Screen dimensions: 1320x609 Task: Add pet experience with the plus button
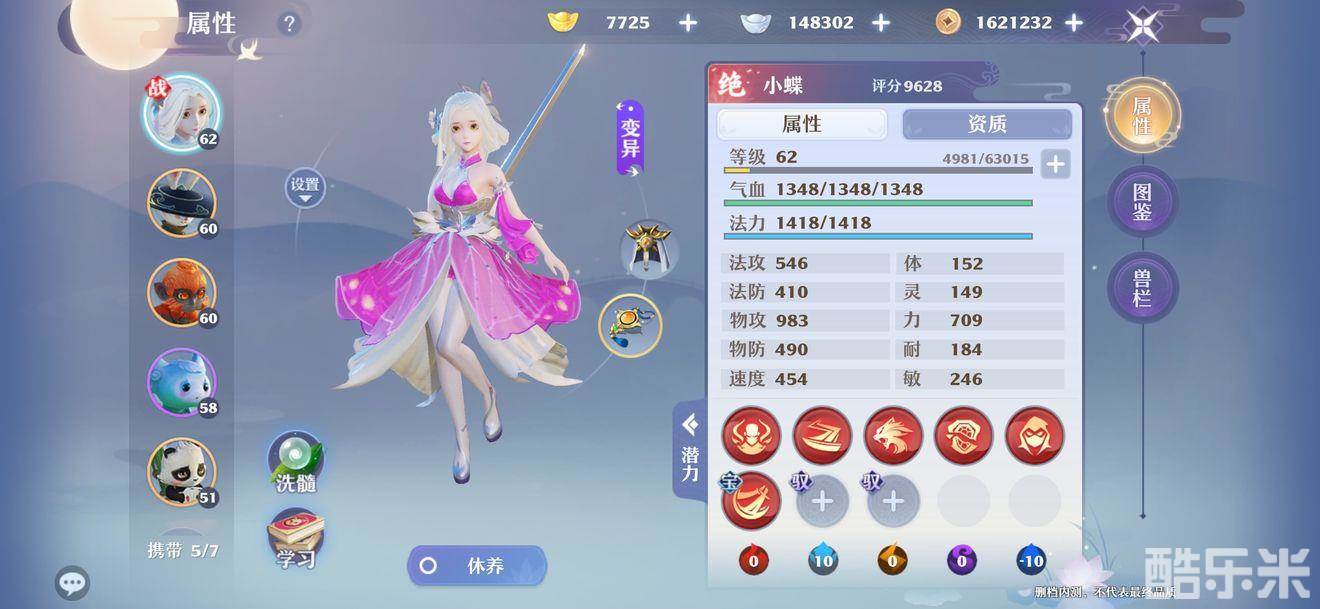(1055, 163)
